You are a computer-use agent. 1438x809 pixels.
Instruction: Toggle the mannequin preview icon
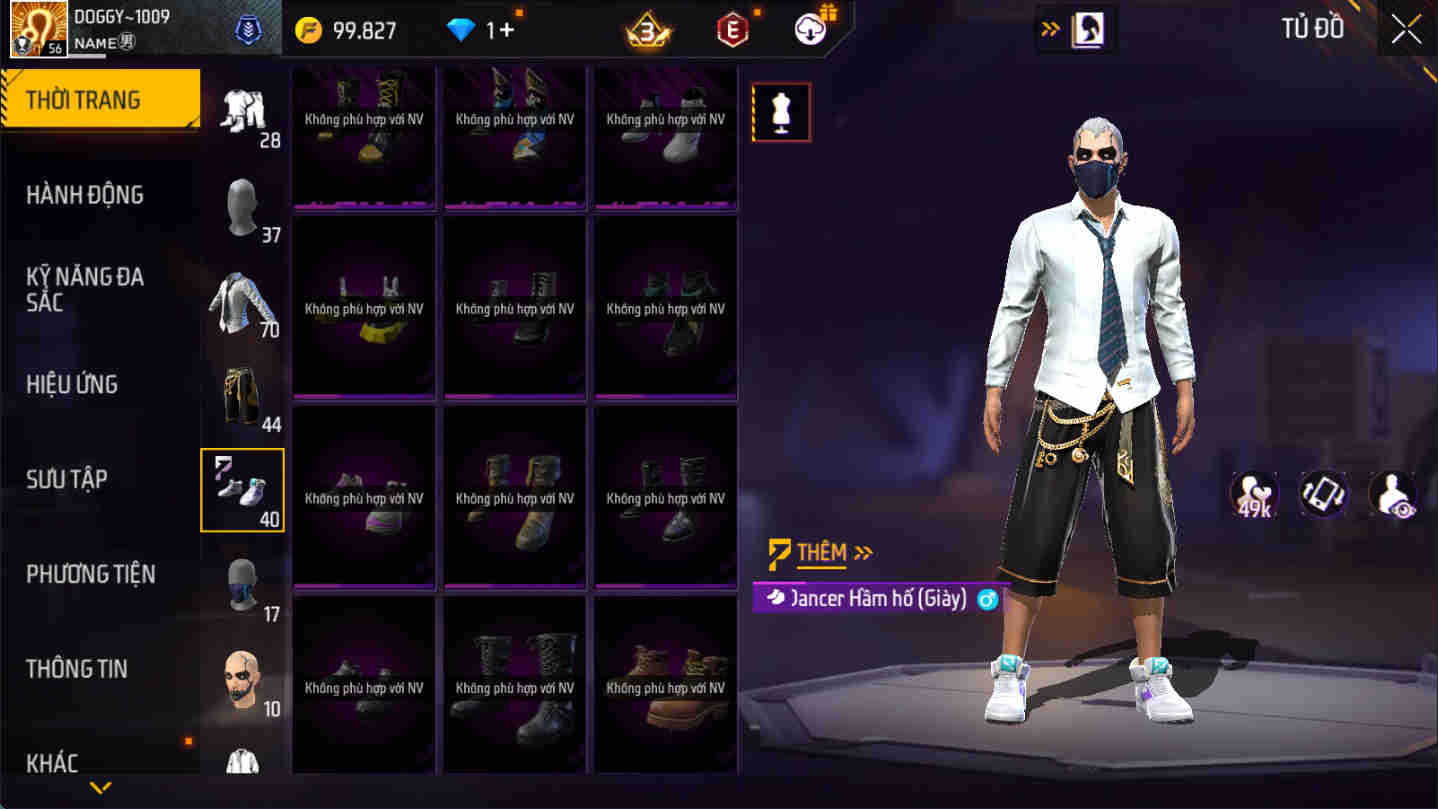point(781,111)
